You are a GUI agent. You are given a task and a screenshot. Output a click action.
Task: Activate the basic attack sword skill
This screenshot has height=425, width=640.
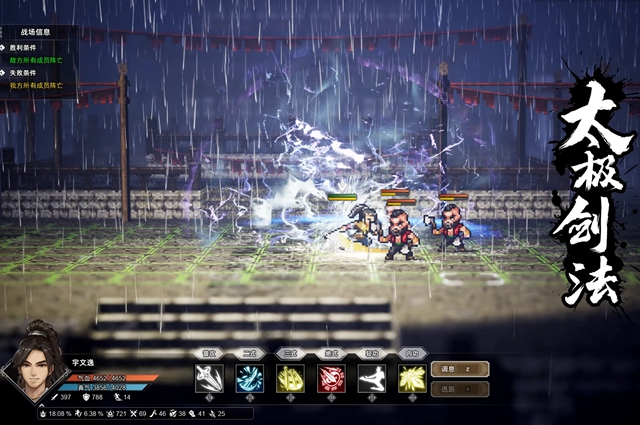210,378
